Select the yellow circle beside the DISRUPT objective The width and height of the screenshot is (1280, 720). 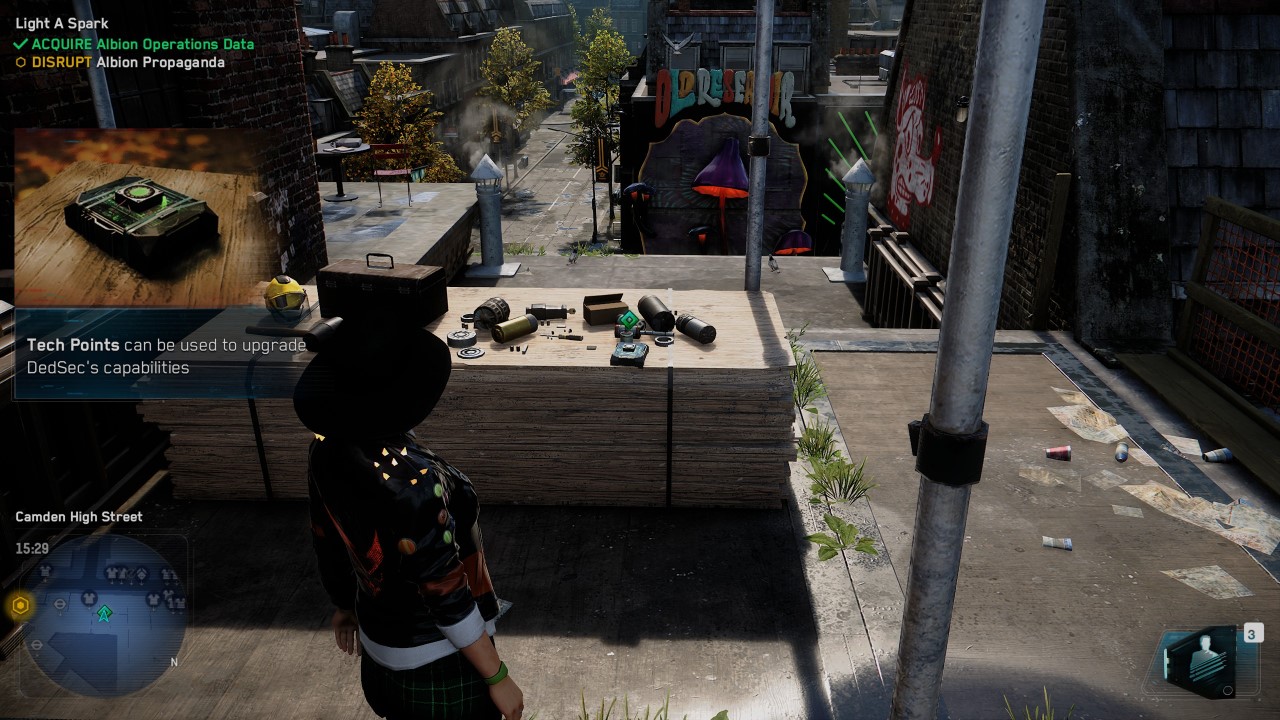tap(21, 62)
